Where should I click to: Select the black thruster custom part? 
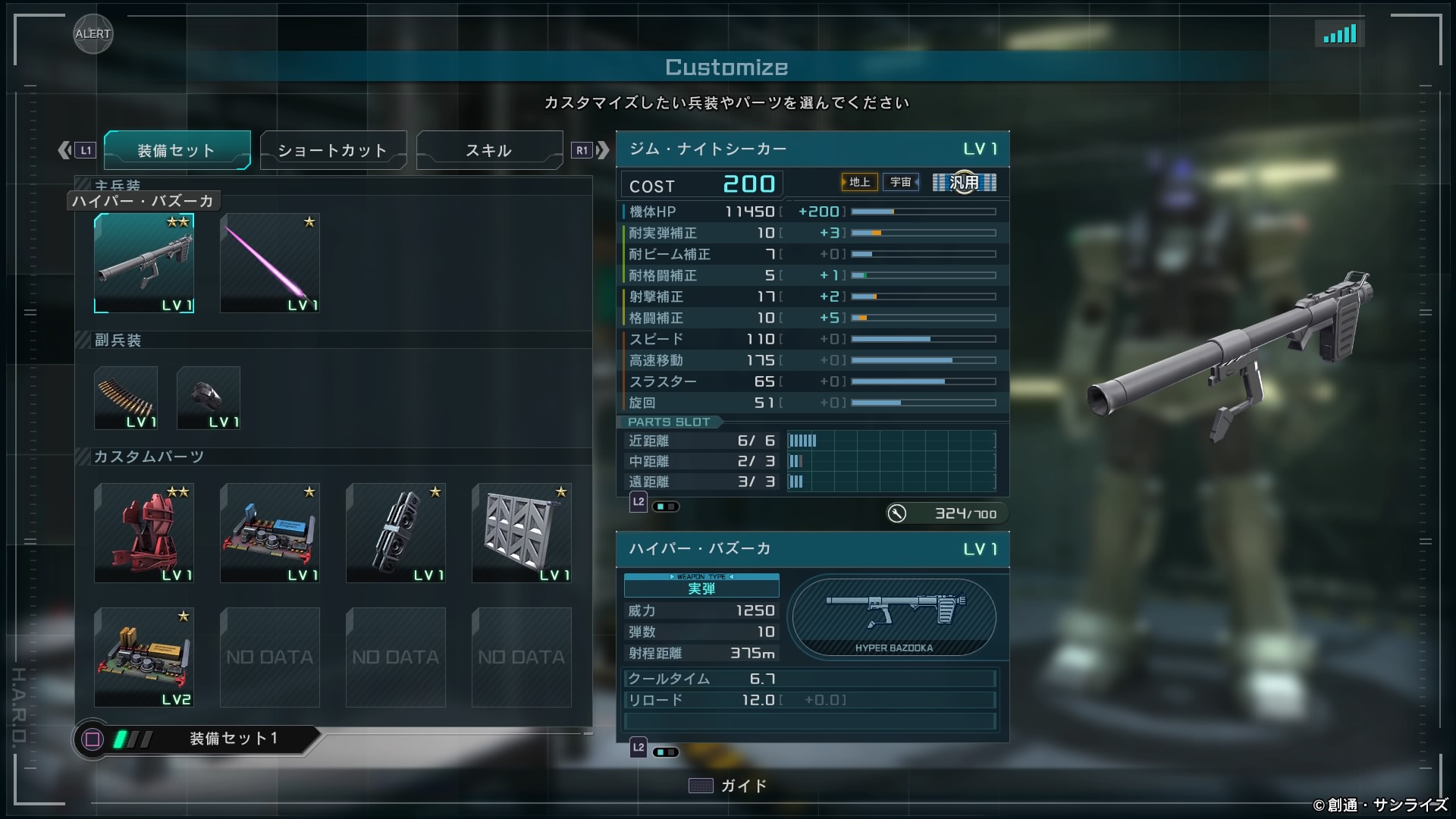coord(396,533)
